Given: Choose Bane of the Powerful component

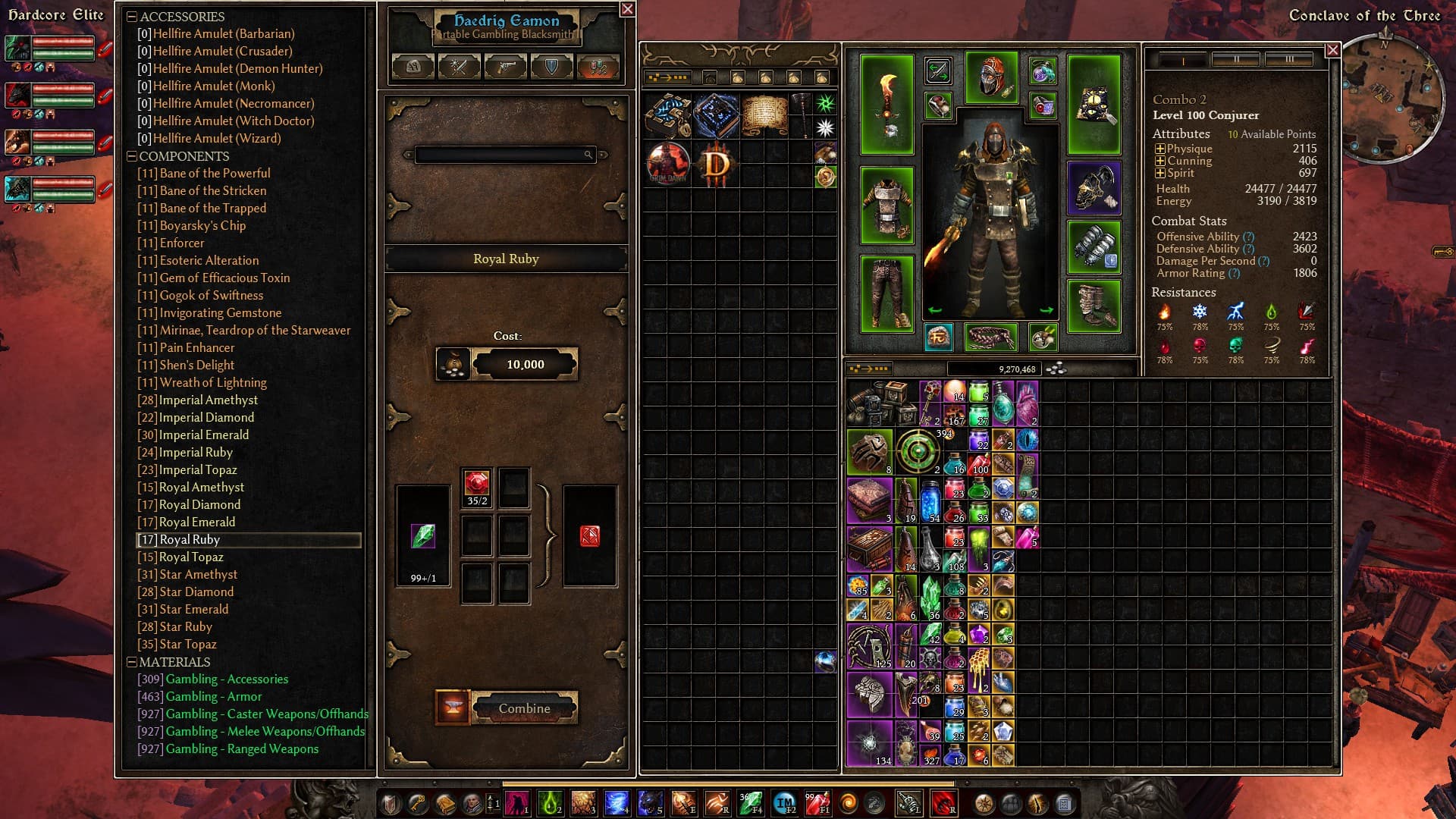Looking at the screenshot, I should (215, 174).
